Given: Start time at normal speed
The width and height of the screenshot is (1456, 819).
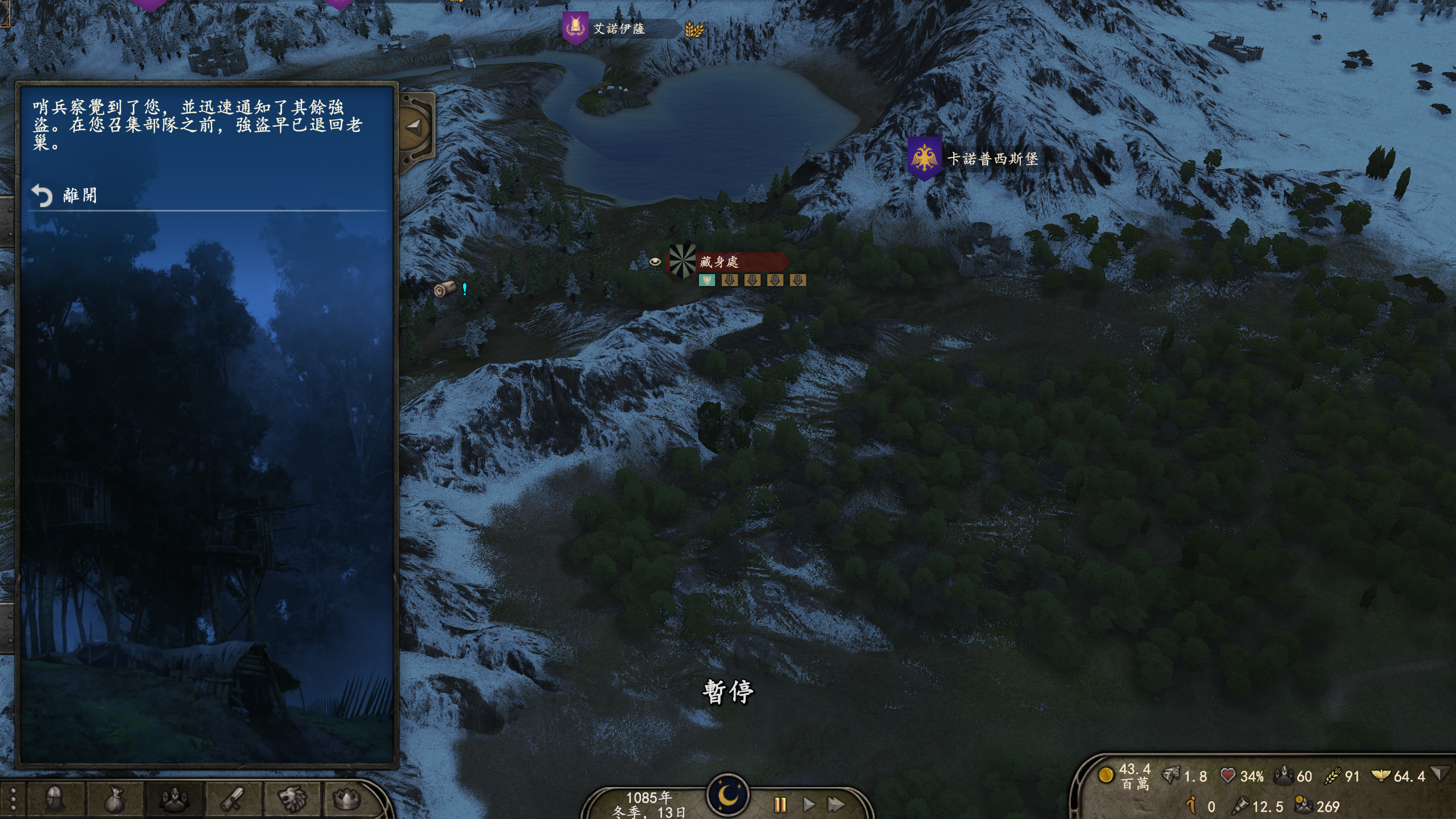Looking at the screenshot, I should coord(808,804).
